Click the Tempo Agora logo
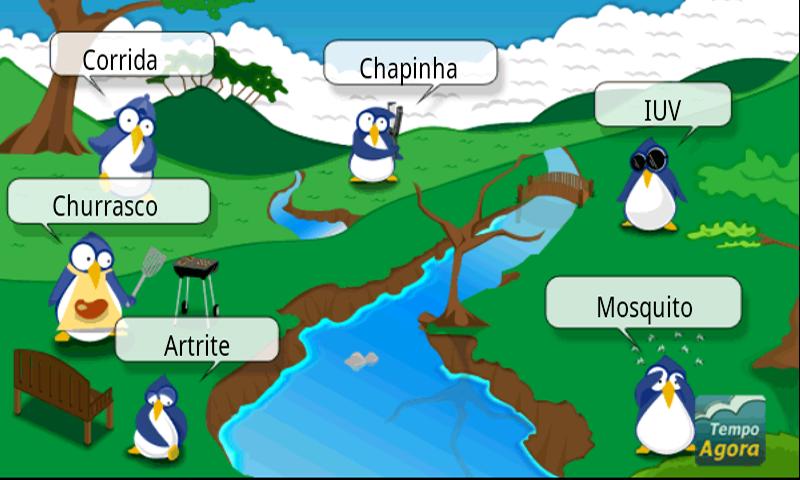 point(730,428)
